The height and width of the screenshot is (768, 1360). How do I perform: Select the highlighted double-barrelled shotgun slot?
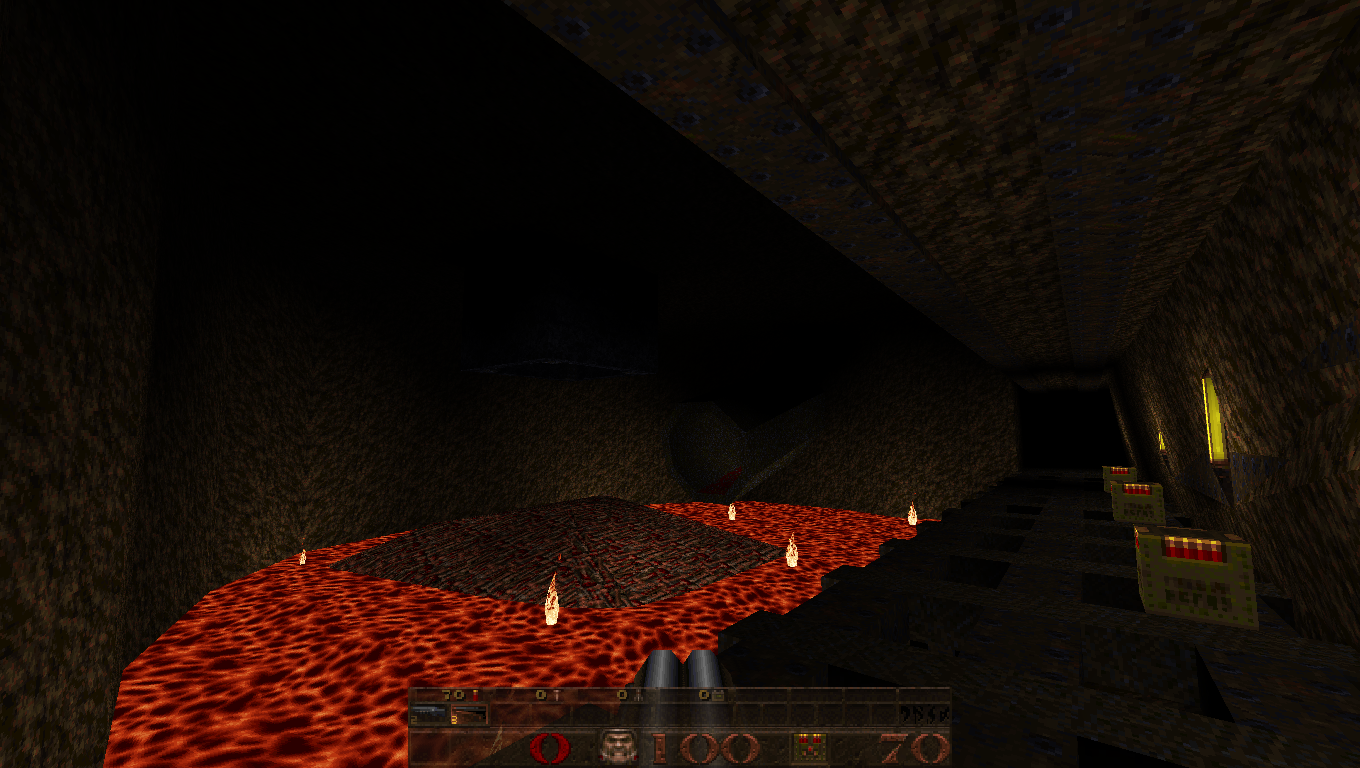[x=468, y=714]
